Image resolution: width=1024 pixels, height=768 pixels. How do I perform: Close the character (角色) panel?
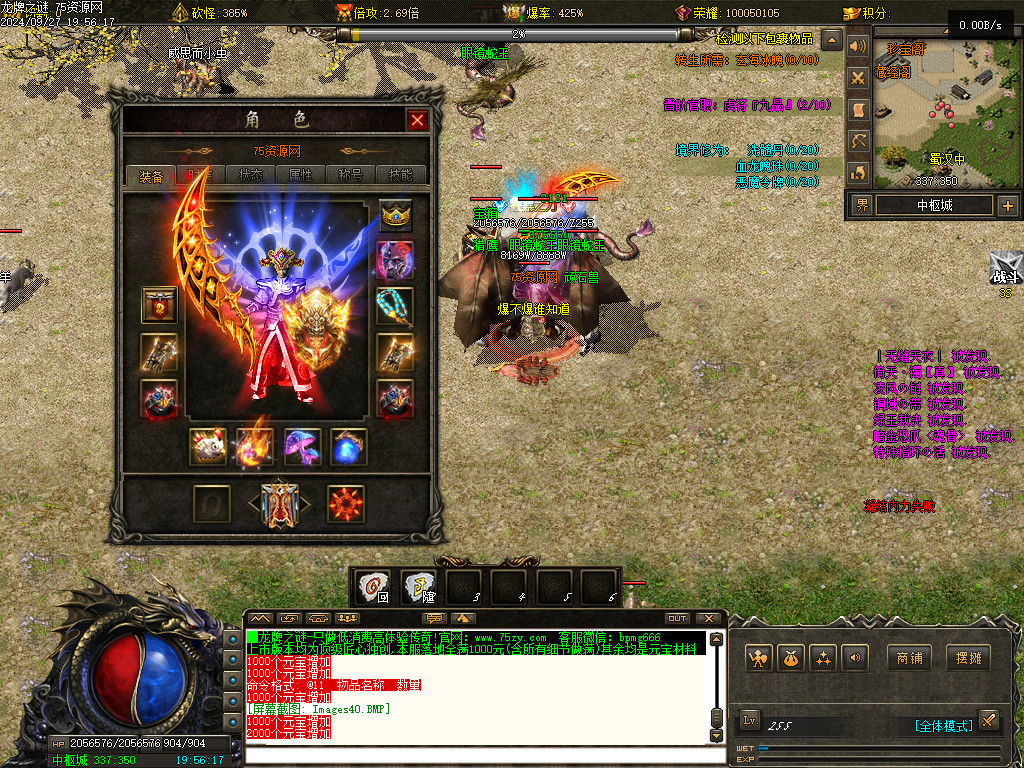click(x=417, y=120)
